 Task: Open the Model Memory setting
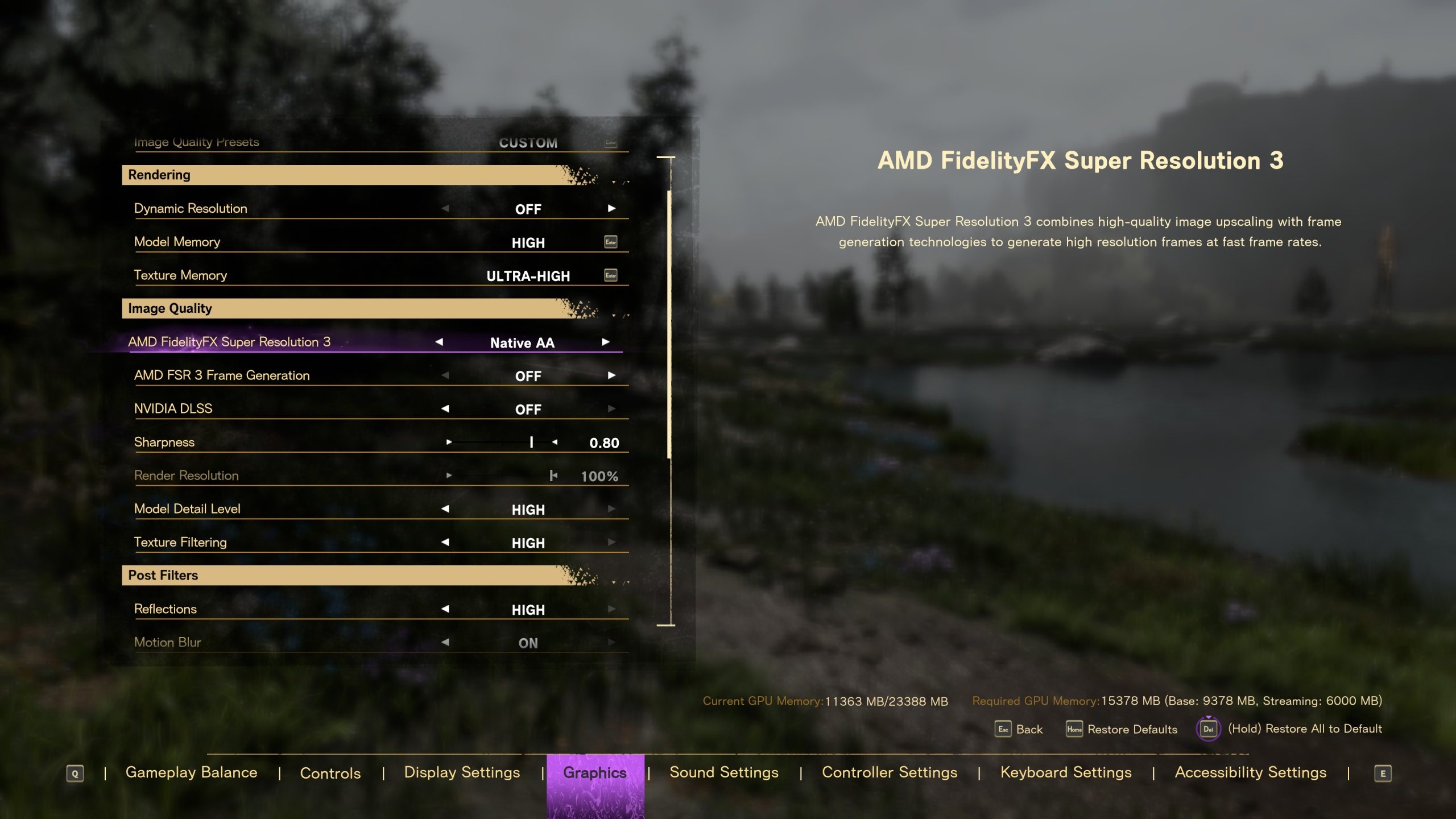pyautogui.click(x=610, y=242)
